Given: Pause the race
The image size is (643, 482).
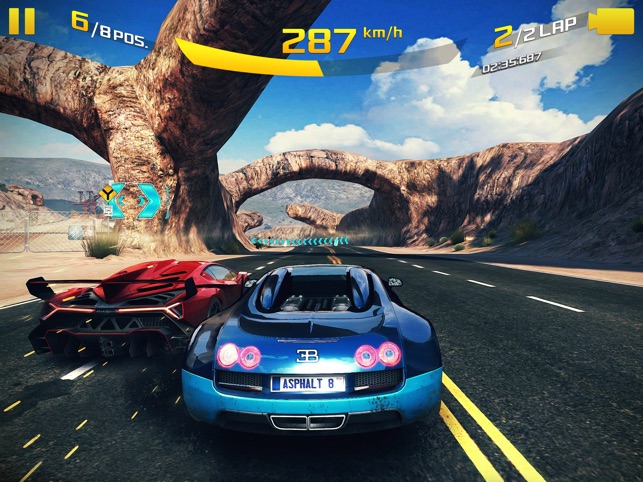Looking at the screenshot, I should click(23, 20).
